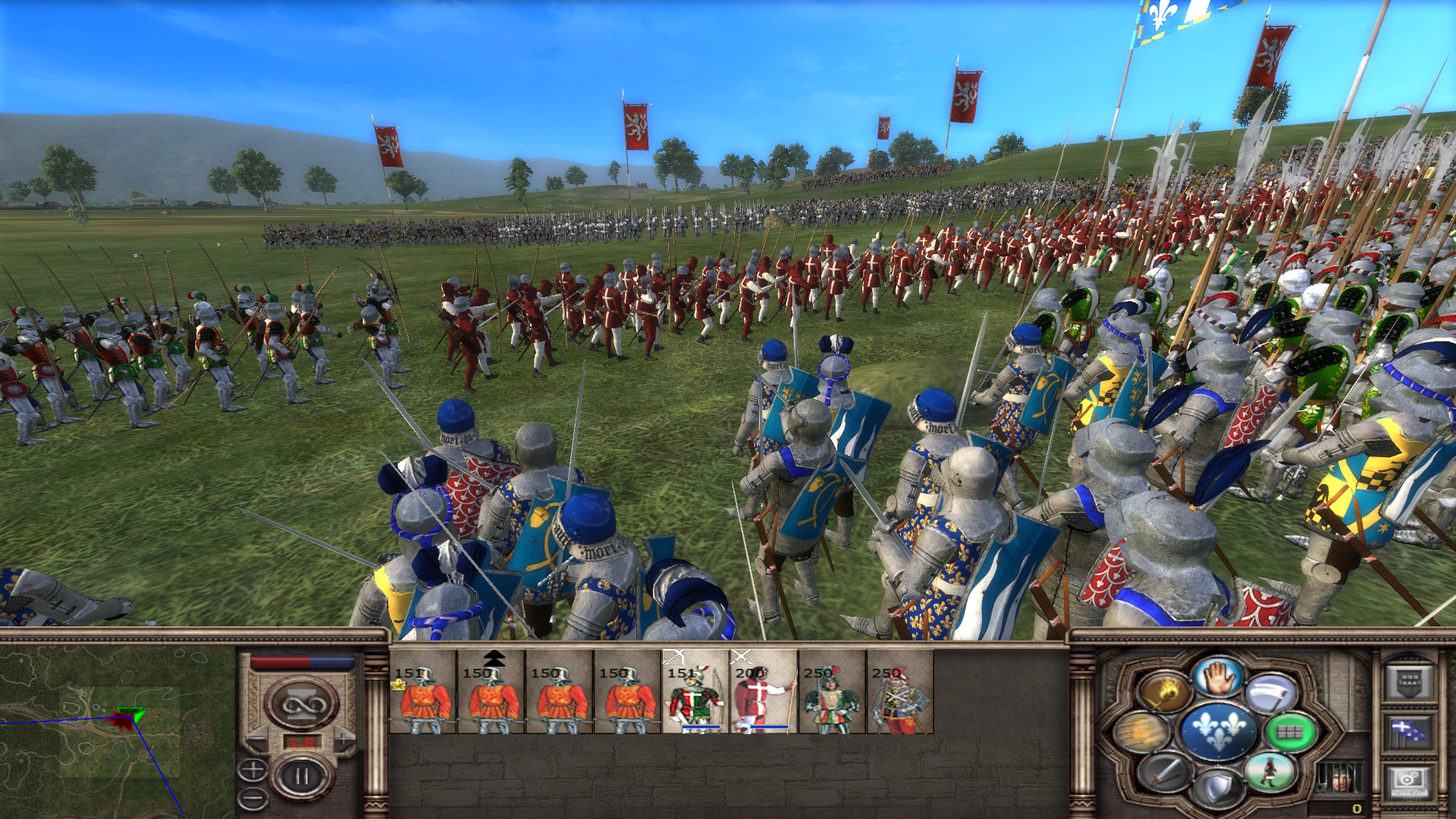Image resolution: width=1456 pixels, height=819 pixels.
Task: Decrease game speed with the minus arrow
Action: [259, 739]
